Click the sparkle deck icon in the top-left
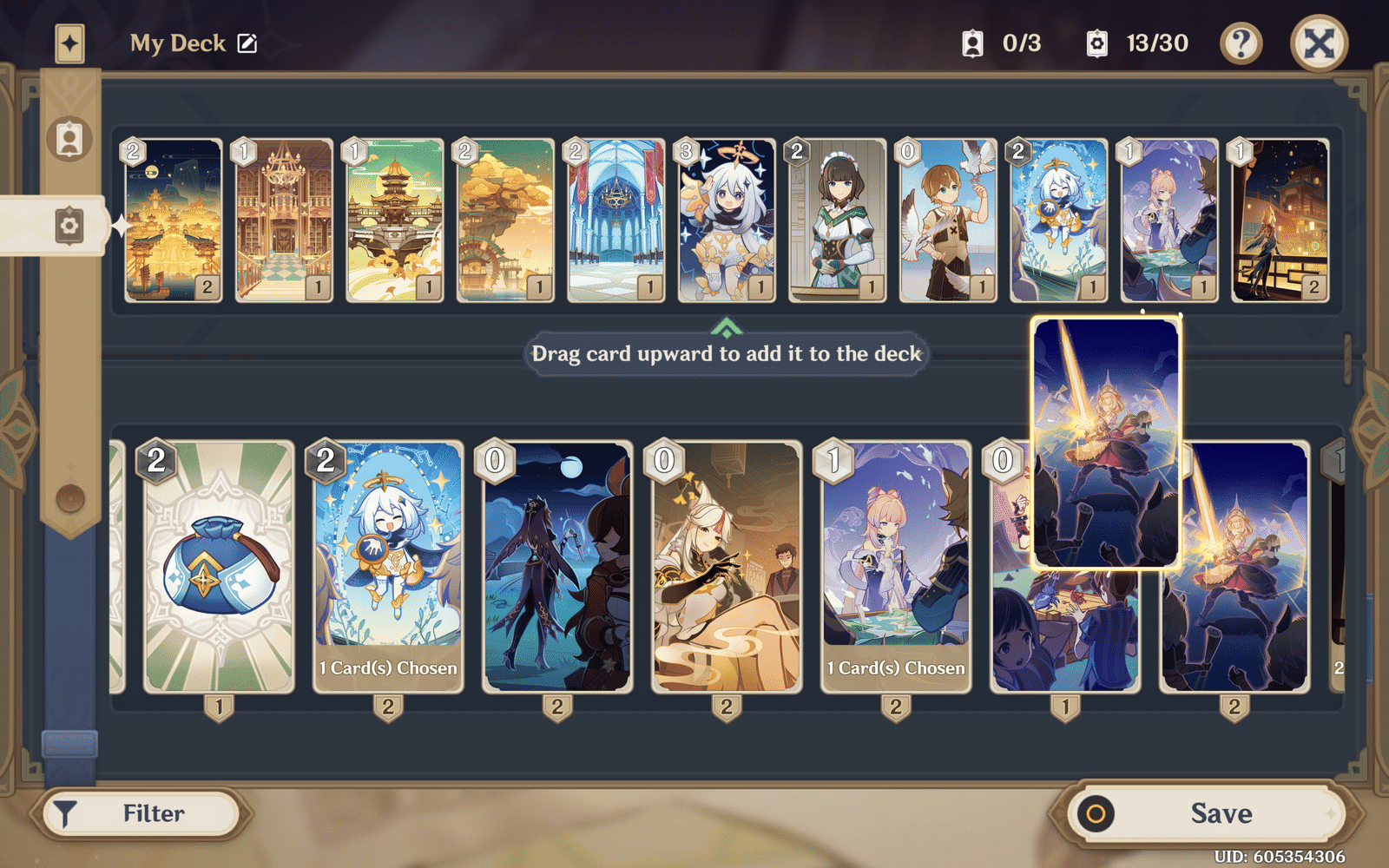 (69, 43)
